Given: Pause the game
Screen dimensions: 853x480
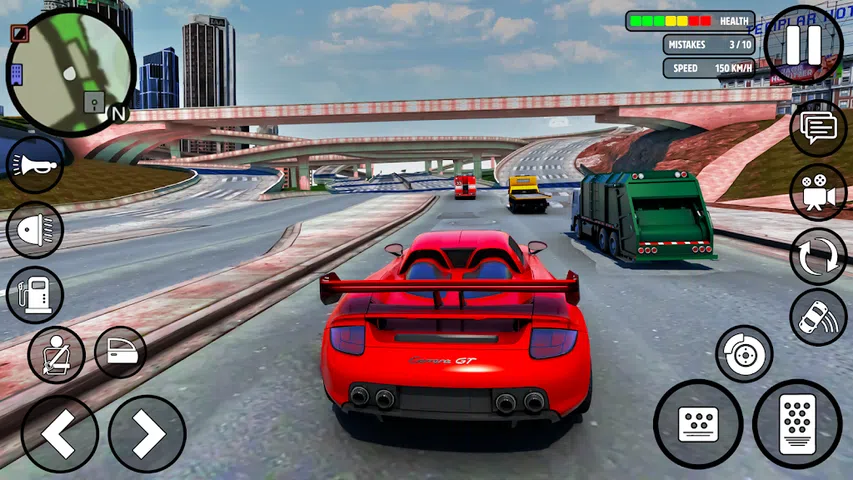Looking at the screenshot, I should click(803, 45).
